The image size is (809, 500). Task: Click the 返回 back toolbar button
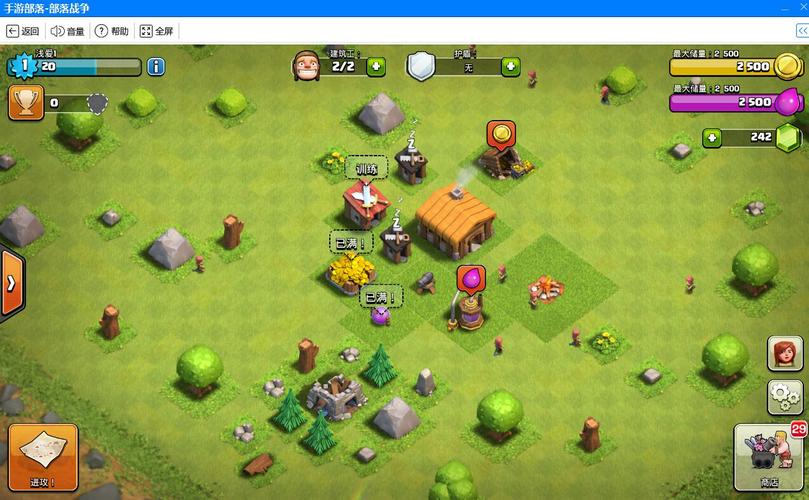(23, 31)
